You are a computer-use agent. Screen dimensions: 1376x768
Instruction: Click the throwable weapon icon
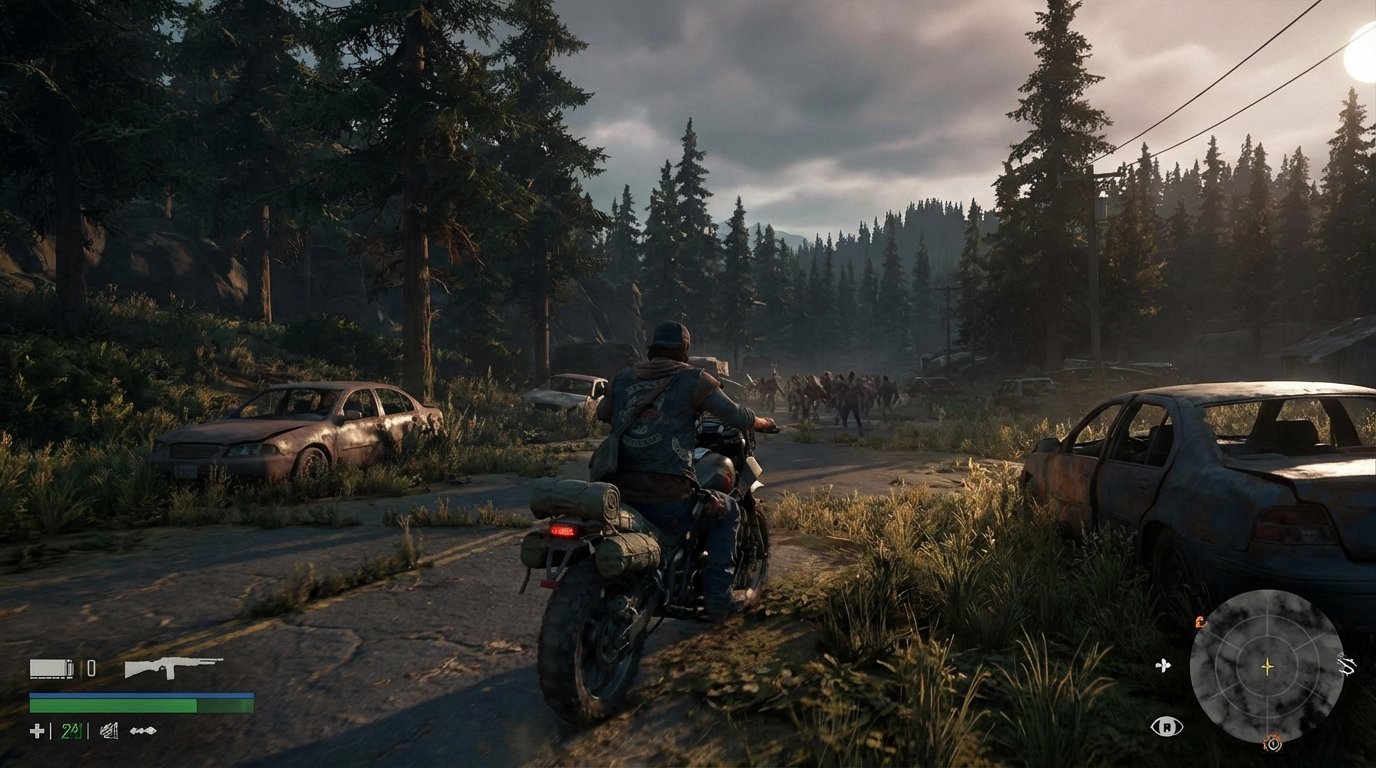pos(143,731)
